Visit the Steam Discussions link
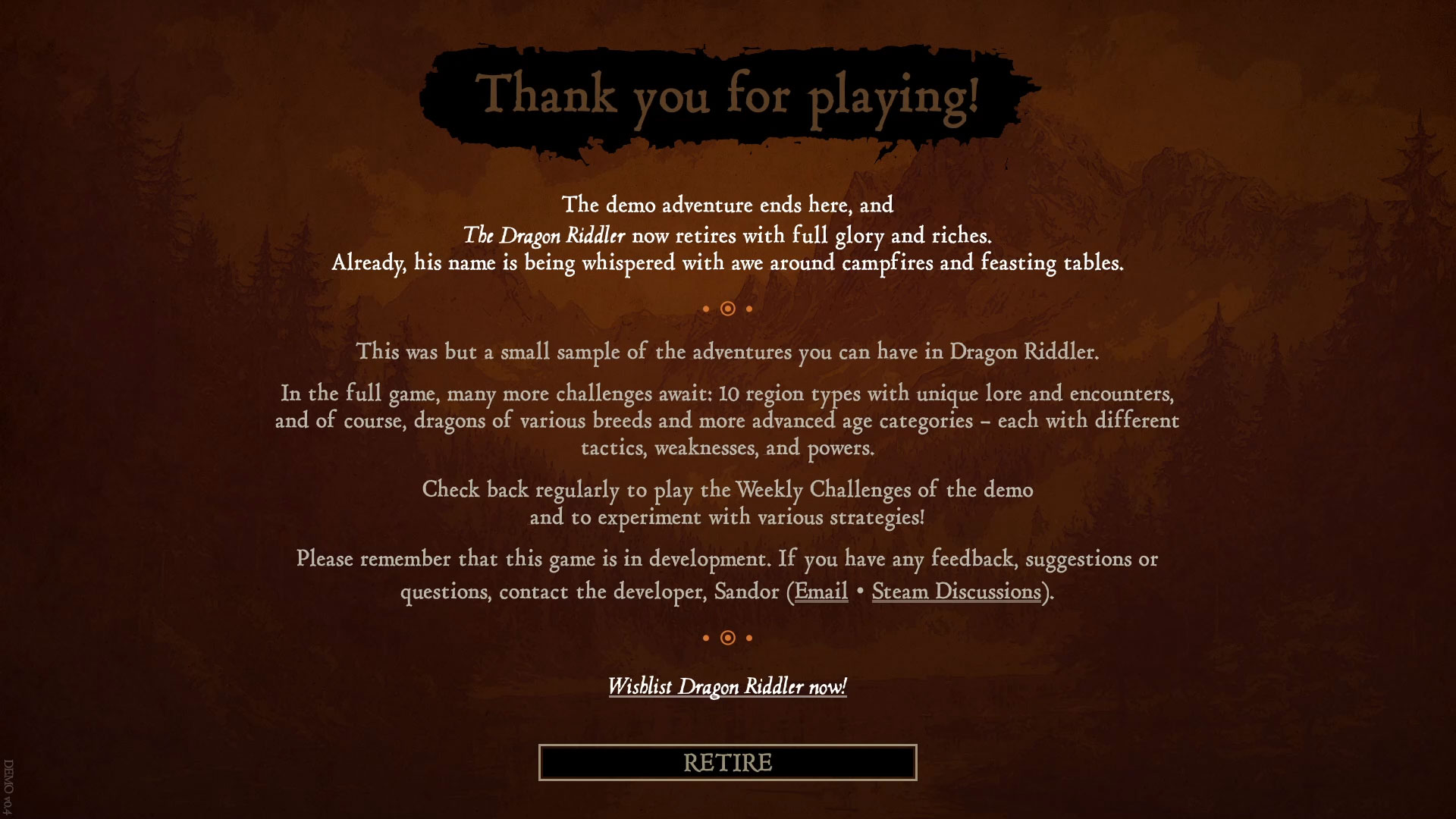 pyautogui.click(x=956, y=591)
